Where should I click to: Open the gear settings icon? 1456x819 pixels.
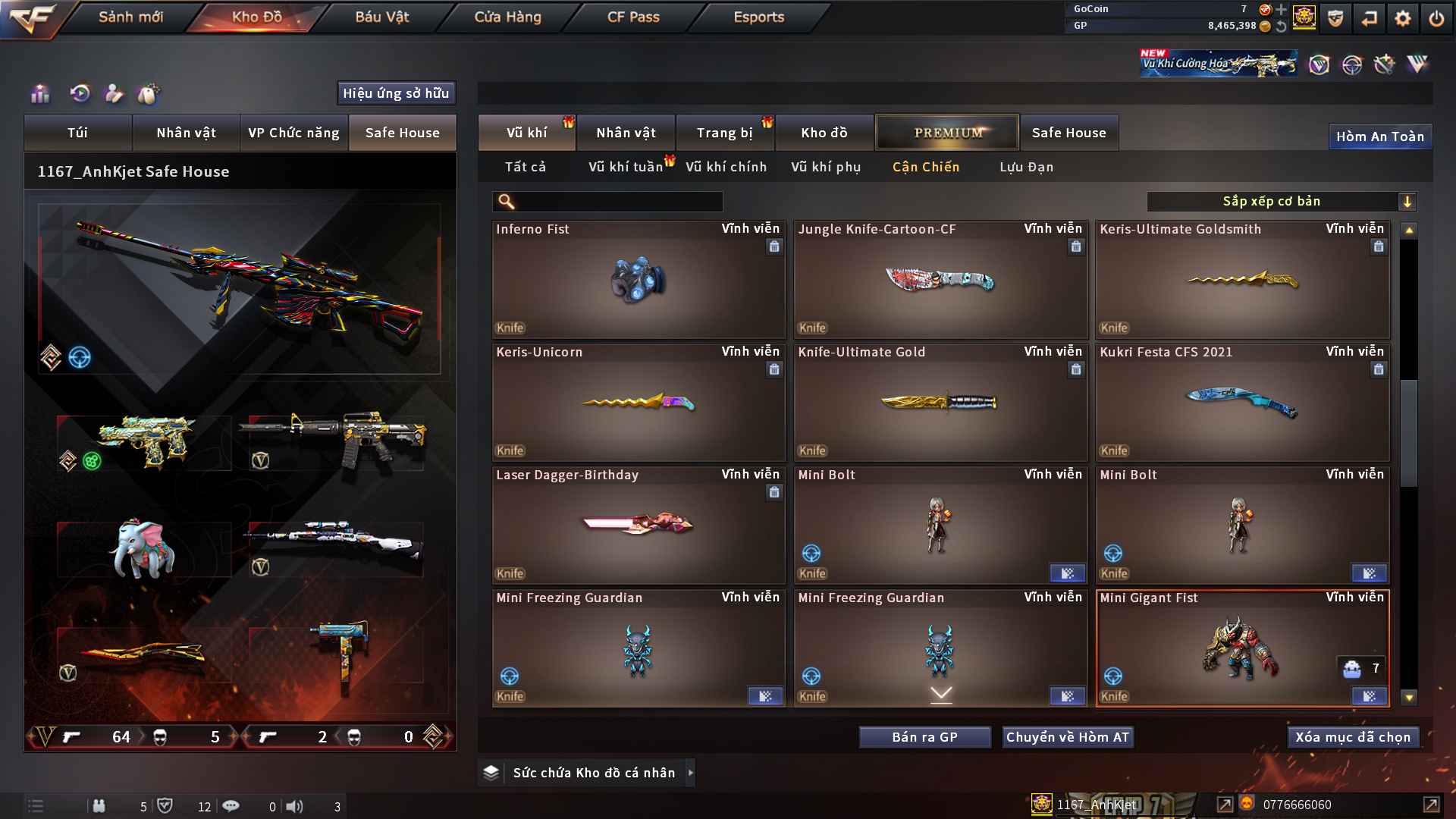point(1403,18)
